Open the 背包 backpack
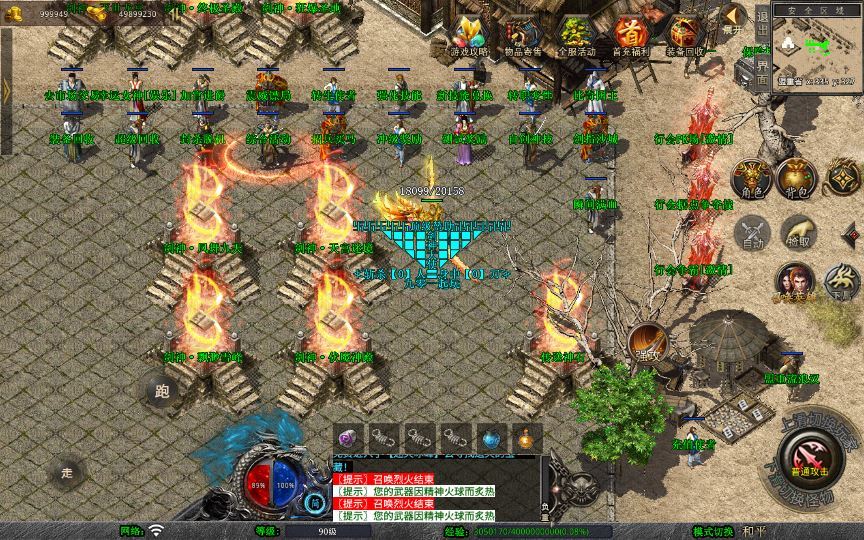 click(798, 178)
